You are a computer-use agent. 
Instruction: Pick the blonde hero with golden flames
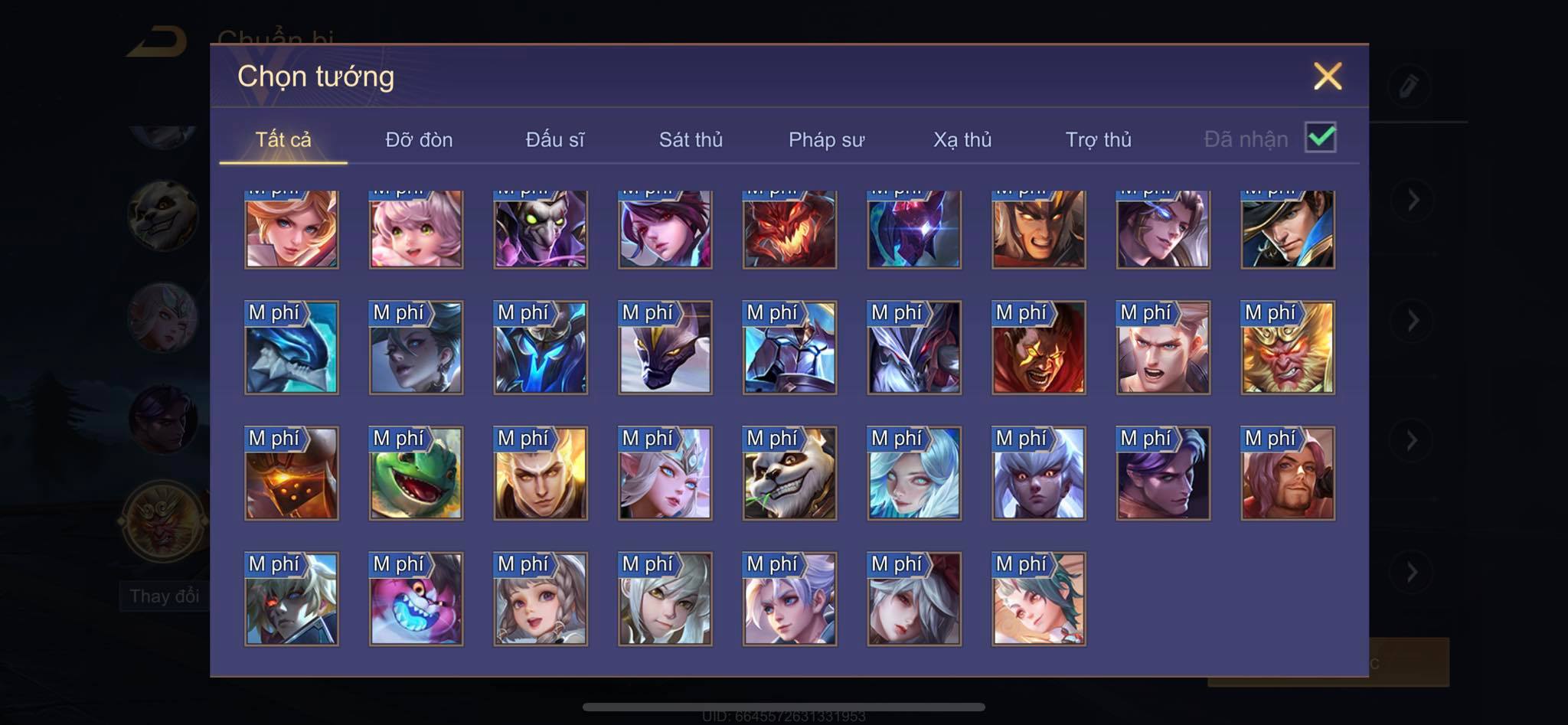(541, 474)
